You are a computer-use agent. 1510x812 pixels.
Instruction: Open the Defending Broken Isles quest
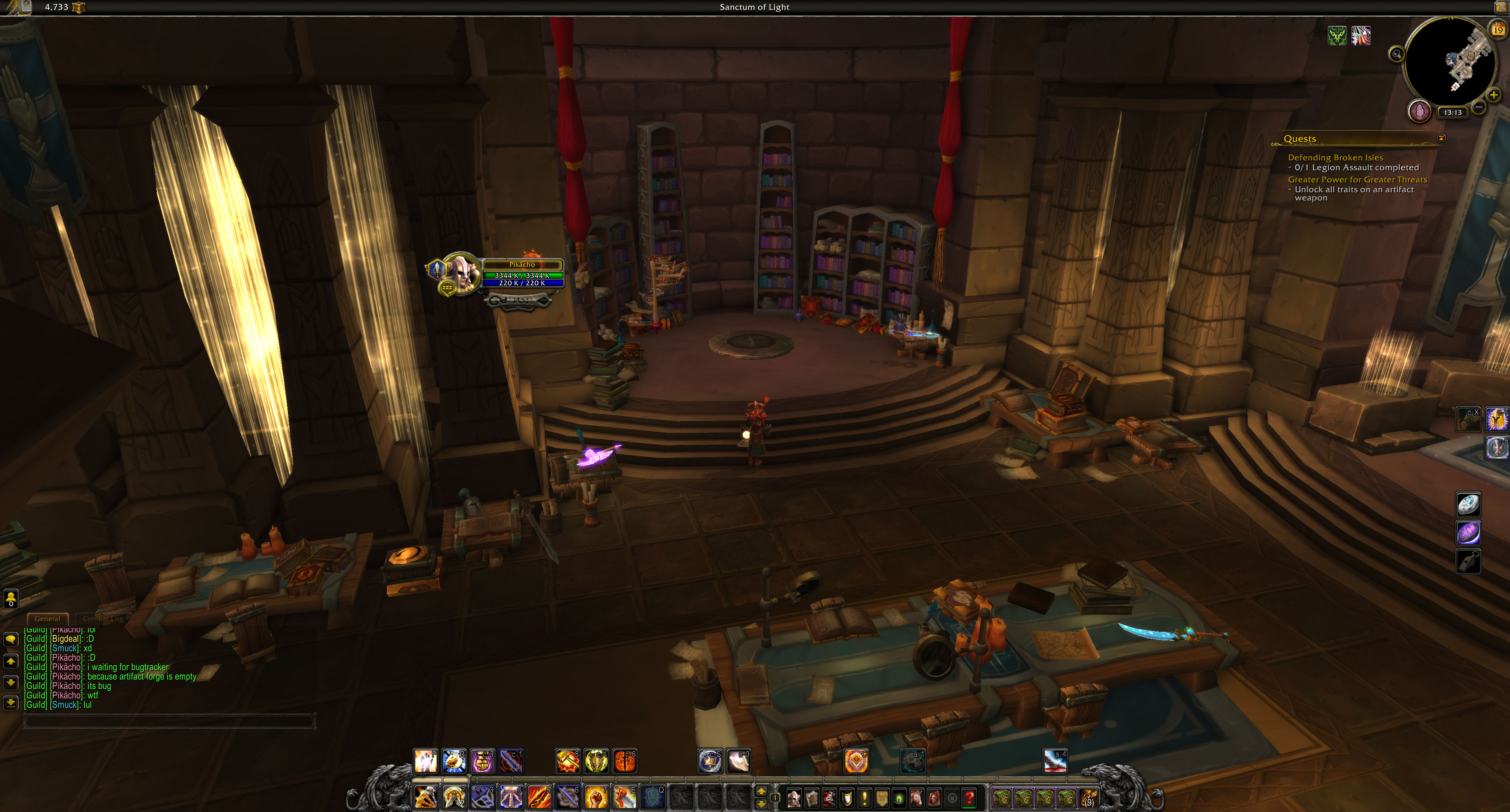[x=1335, y=158]
